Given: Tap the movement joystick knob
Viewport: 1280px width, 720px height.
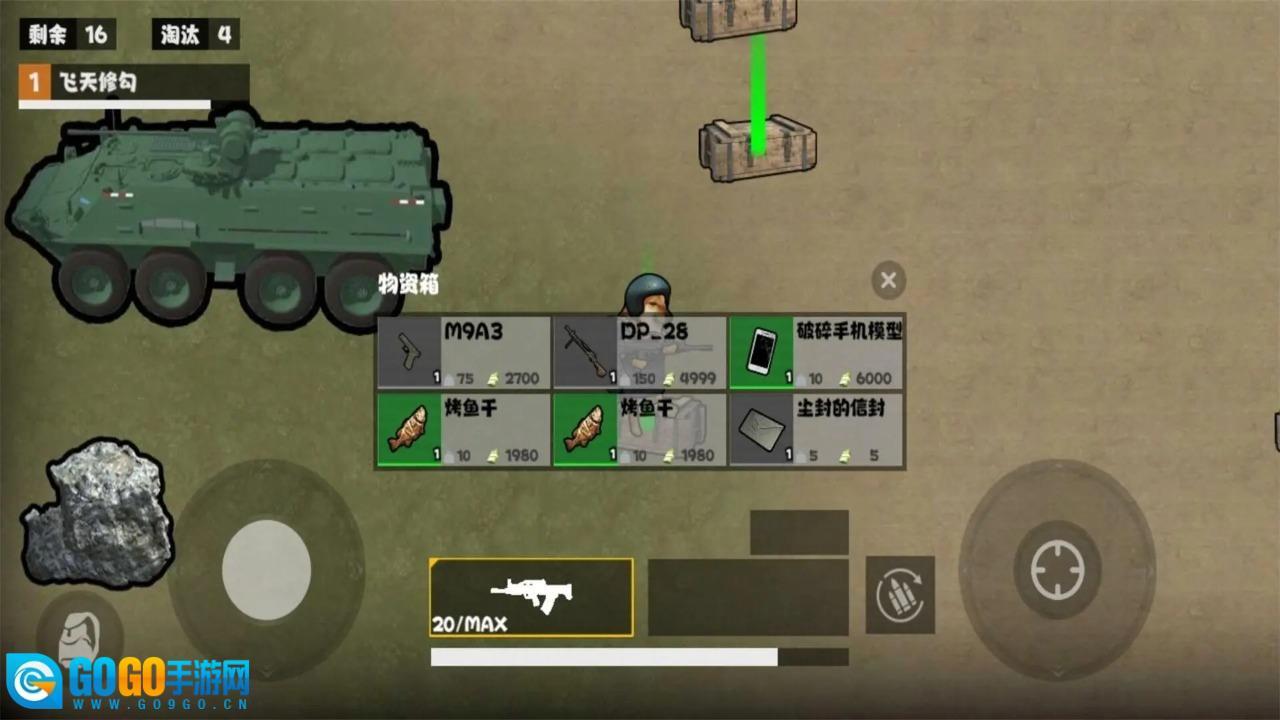Looking at the screenshot, I should [266, 569].
